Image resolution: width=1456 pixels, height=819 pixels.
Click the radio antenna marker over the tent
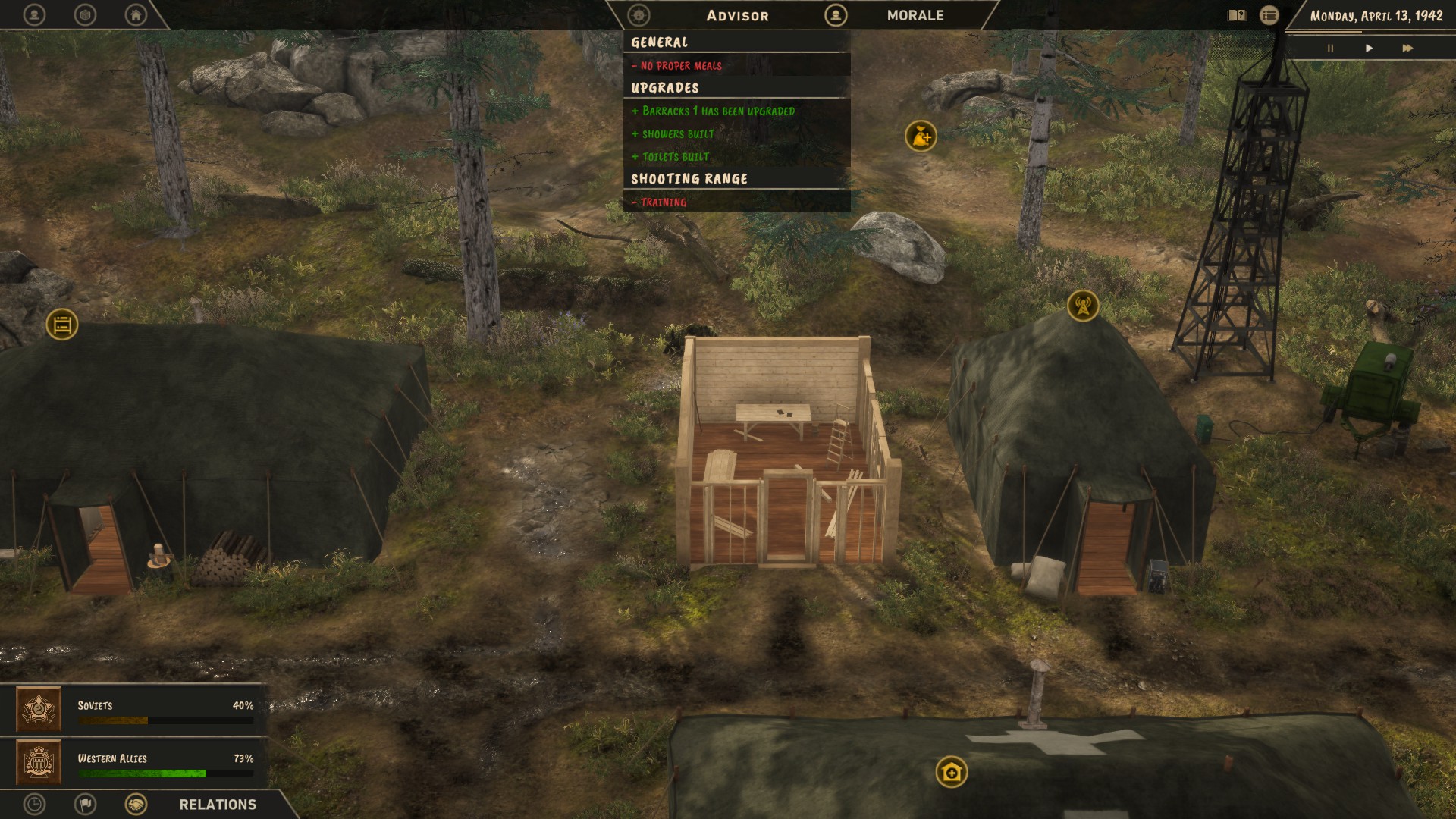(x=1083, y=306)
